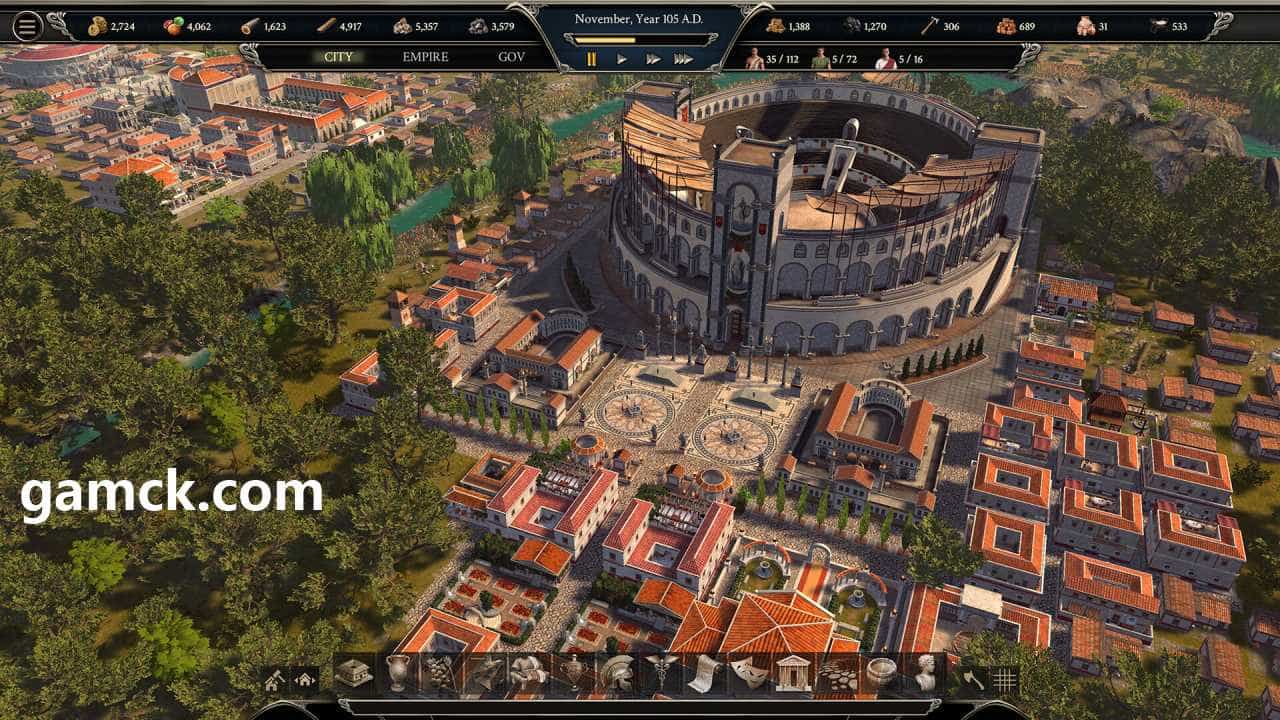This screenshot has width=1280, height=720.
Task: Toggle the grid overlay
Action: point(1004,680)
